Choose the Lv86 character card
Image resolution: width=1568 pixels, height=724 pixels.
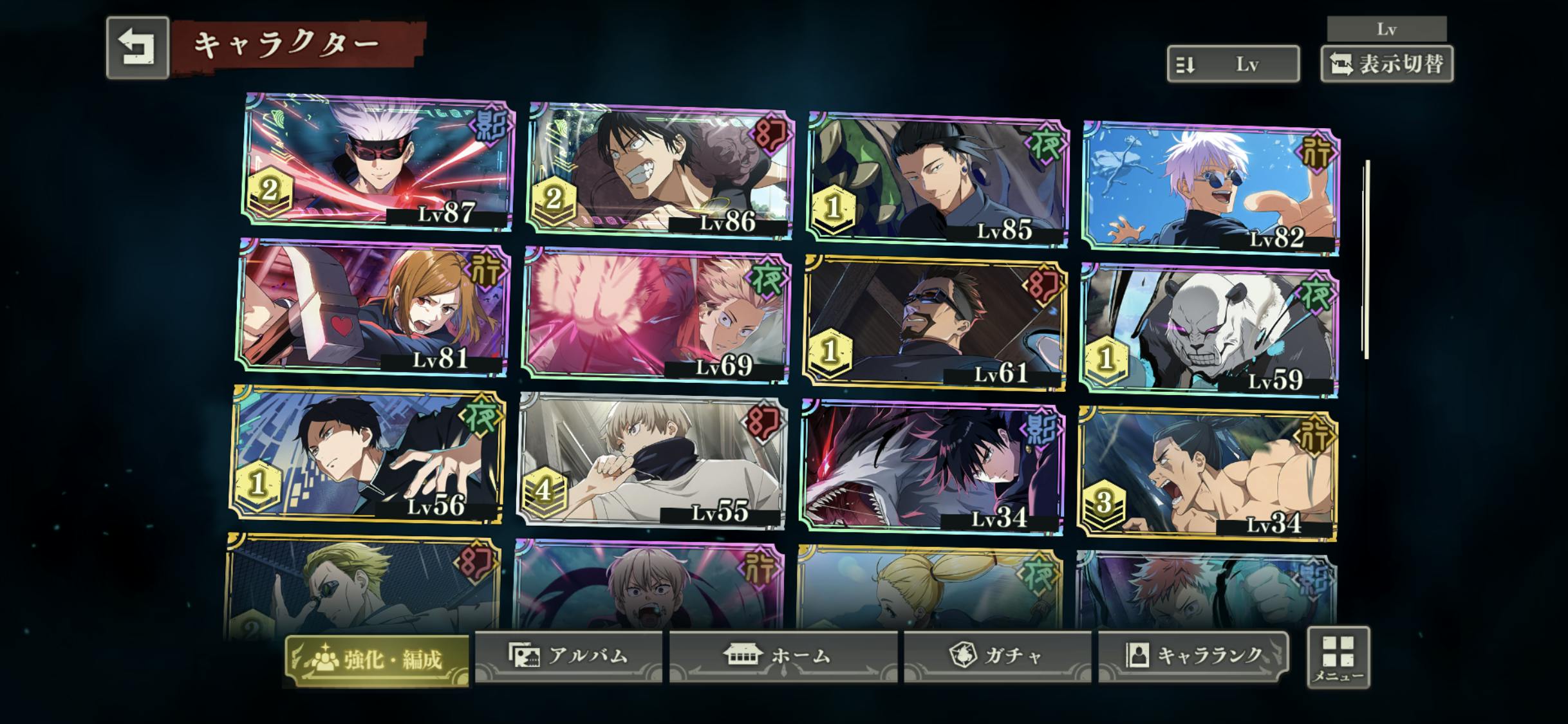tap(660, 169)
